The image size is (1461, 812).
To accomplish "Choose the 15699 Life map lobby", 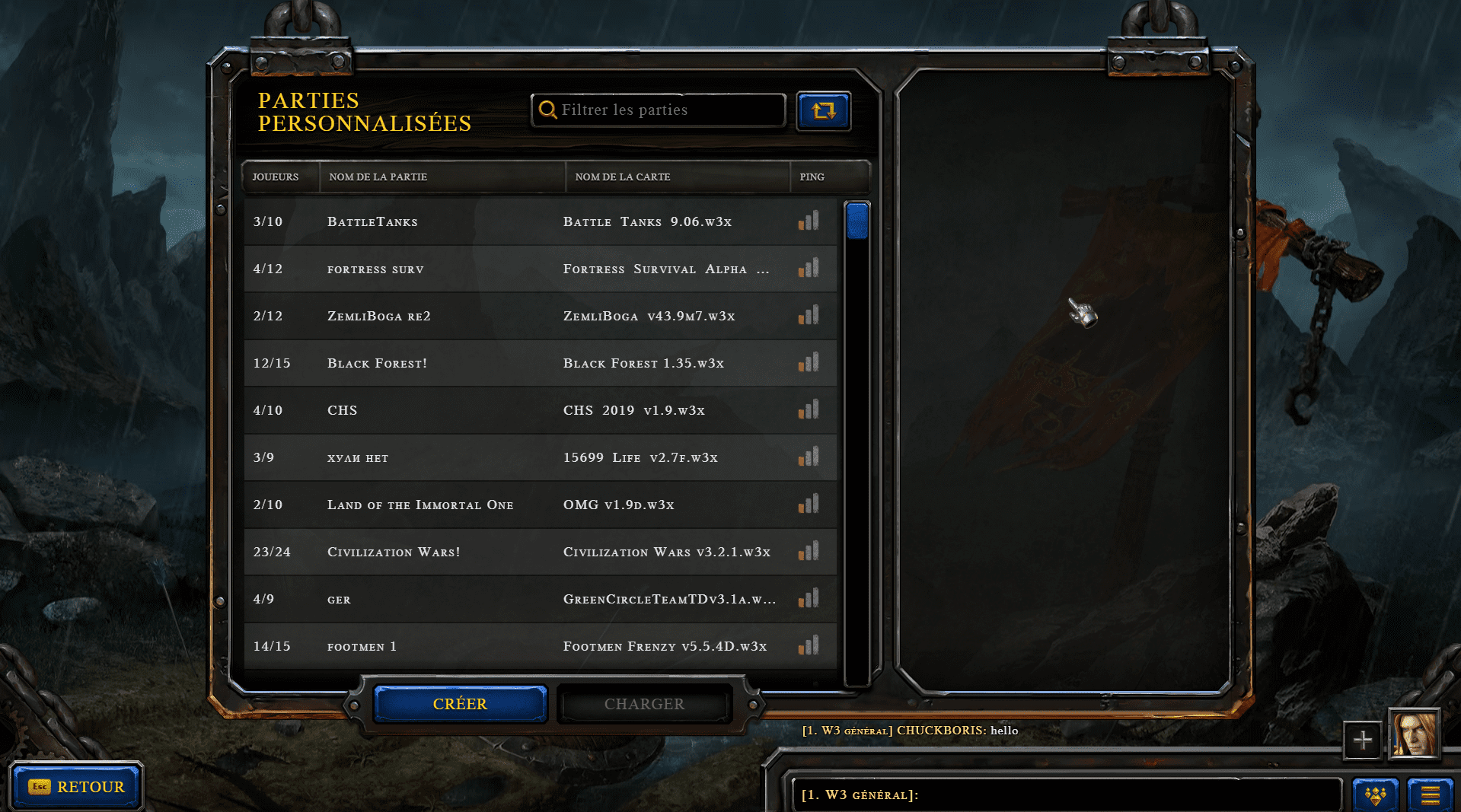I will click(x=541, y=457).
